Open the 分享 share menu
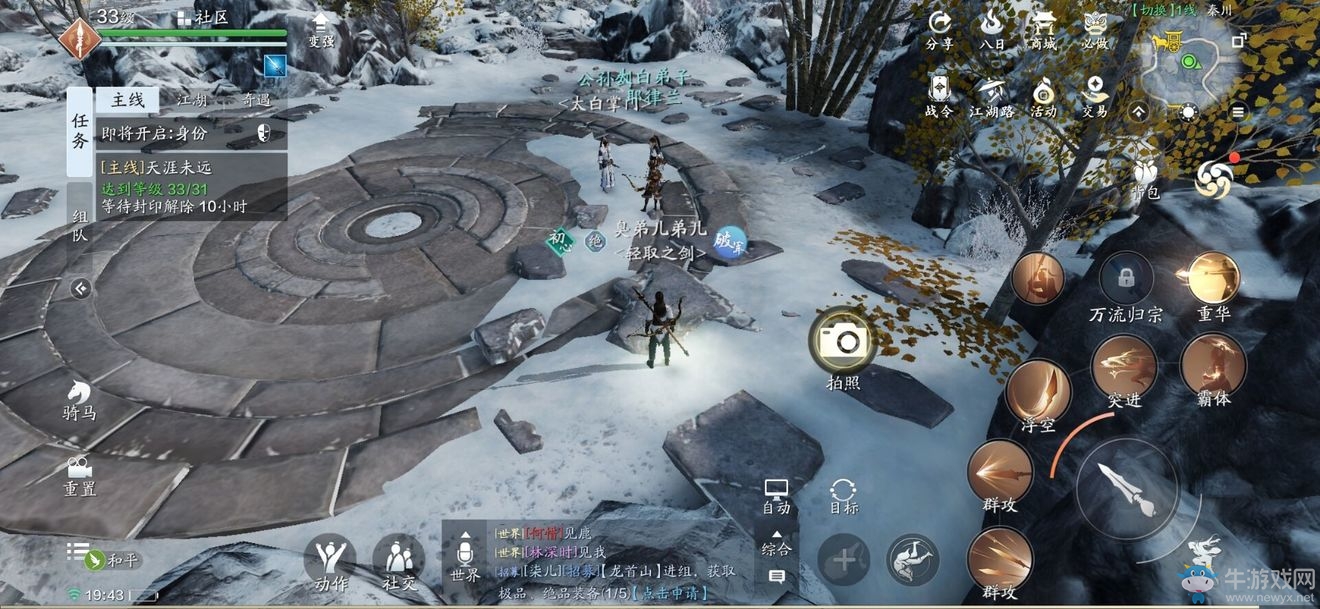Screen dimensions: 1320x609 pos(939,29)
